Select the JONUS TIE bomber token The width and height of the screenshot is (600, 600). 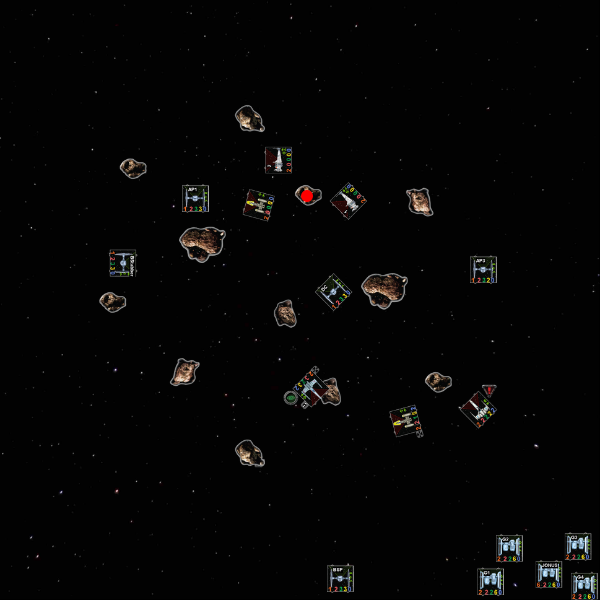click(x=549, y=574)
